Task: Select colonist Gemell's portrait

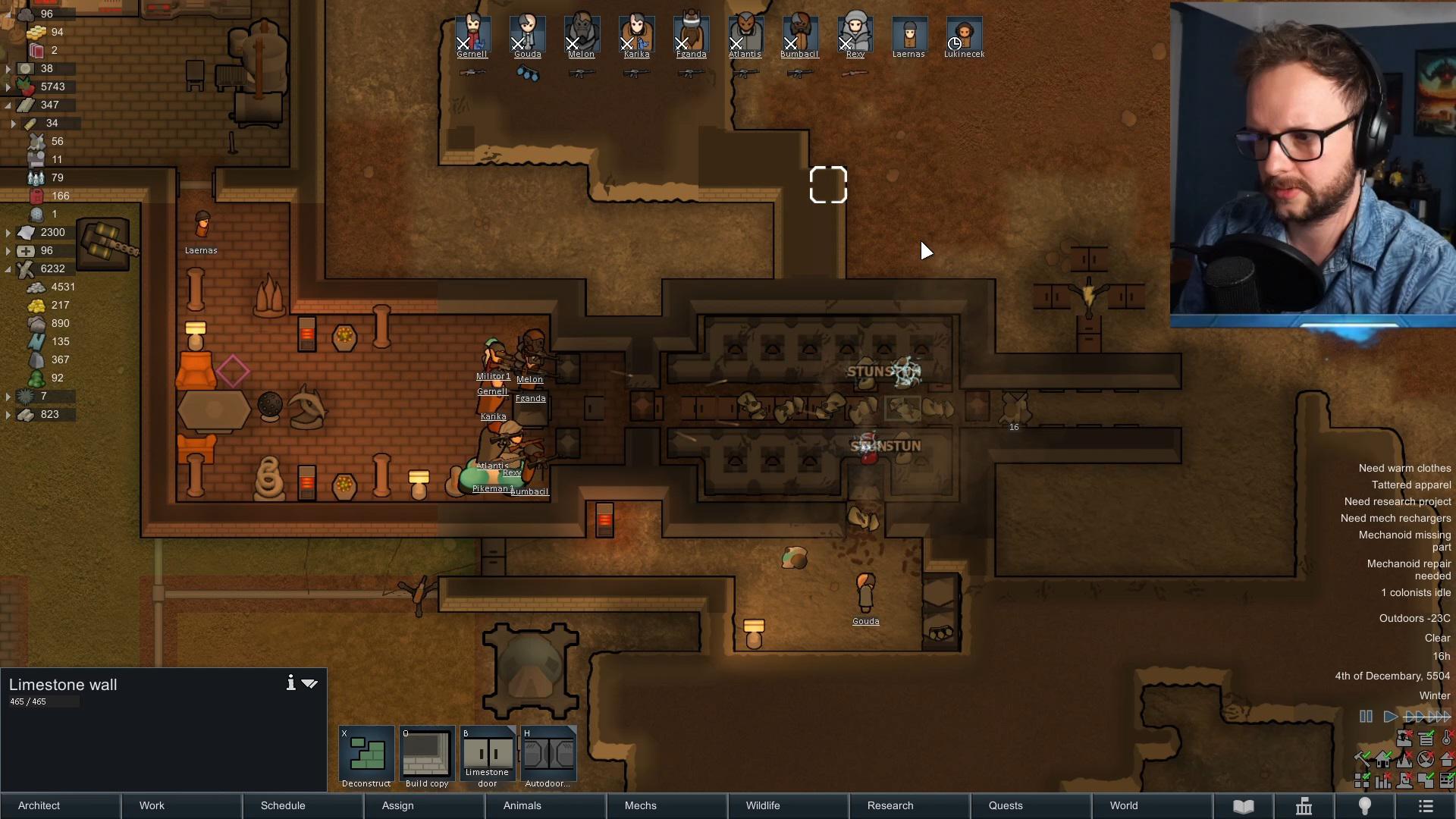Action: click(x=472, y=34)
